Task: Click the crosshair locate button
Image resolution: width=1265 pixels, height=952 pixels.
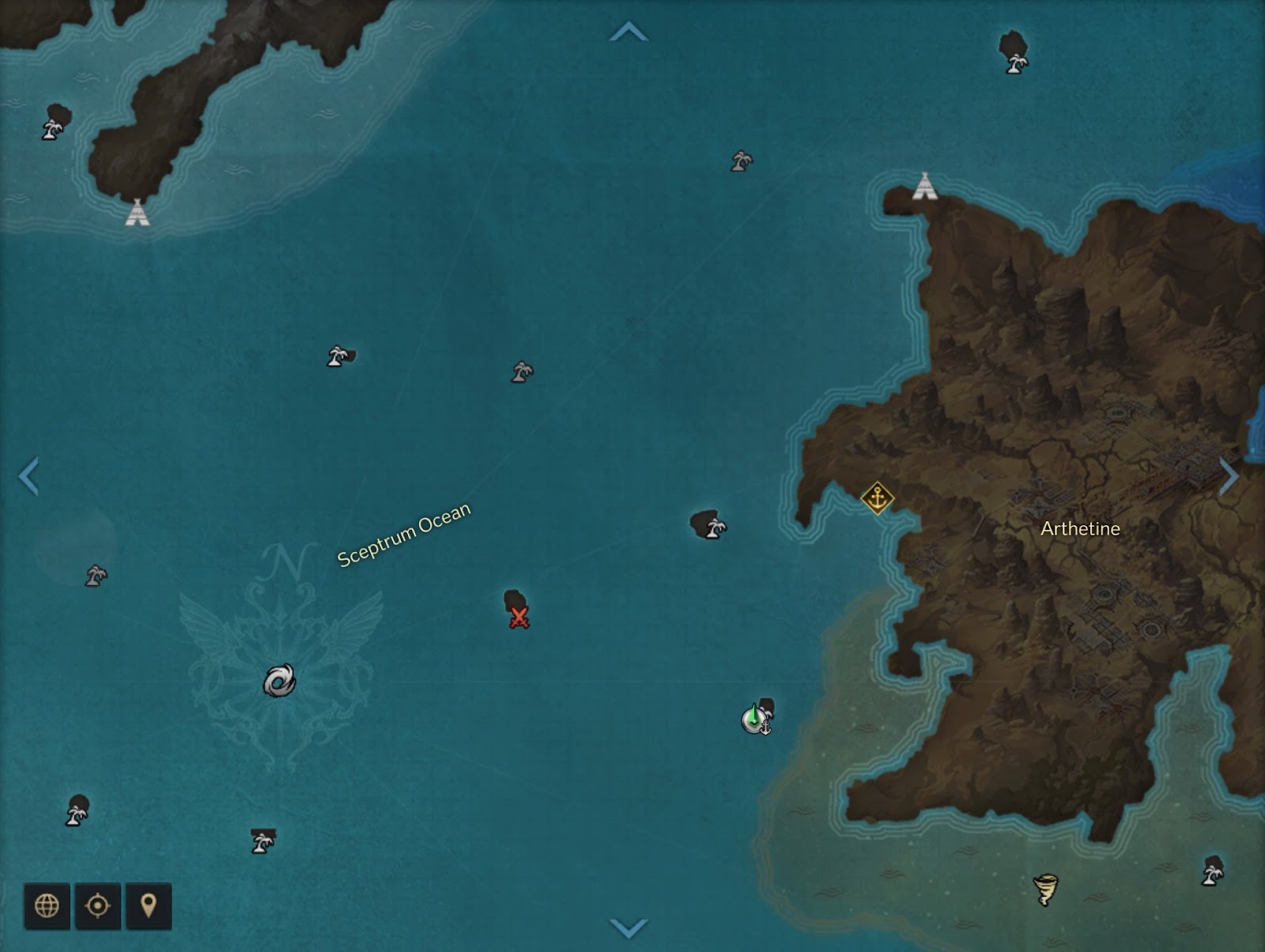Action: tap(97, 905)
